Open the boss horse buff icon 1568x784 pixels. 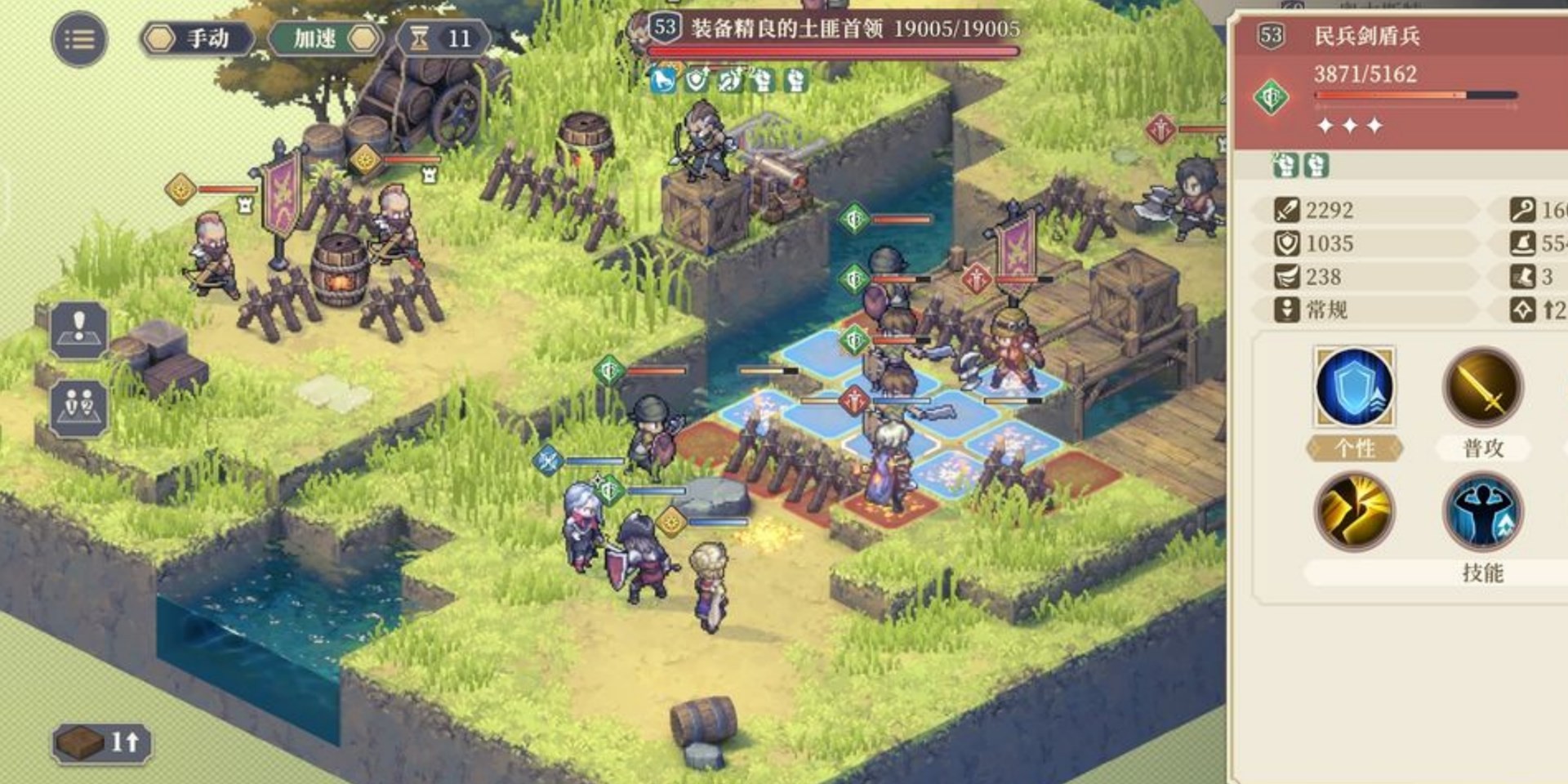[x=662, y=80]
